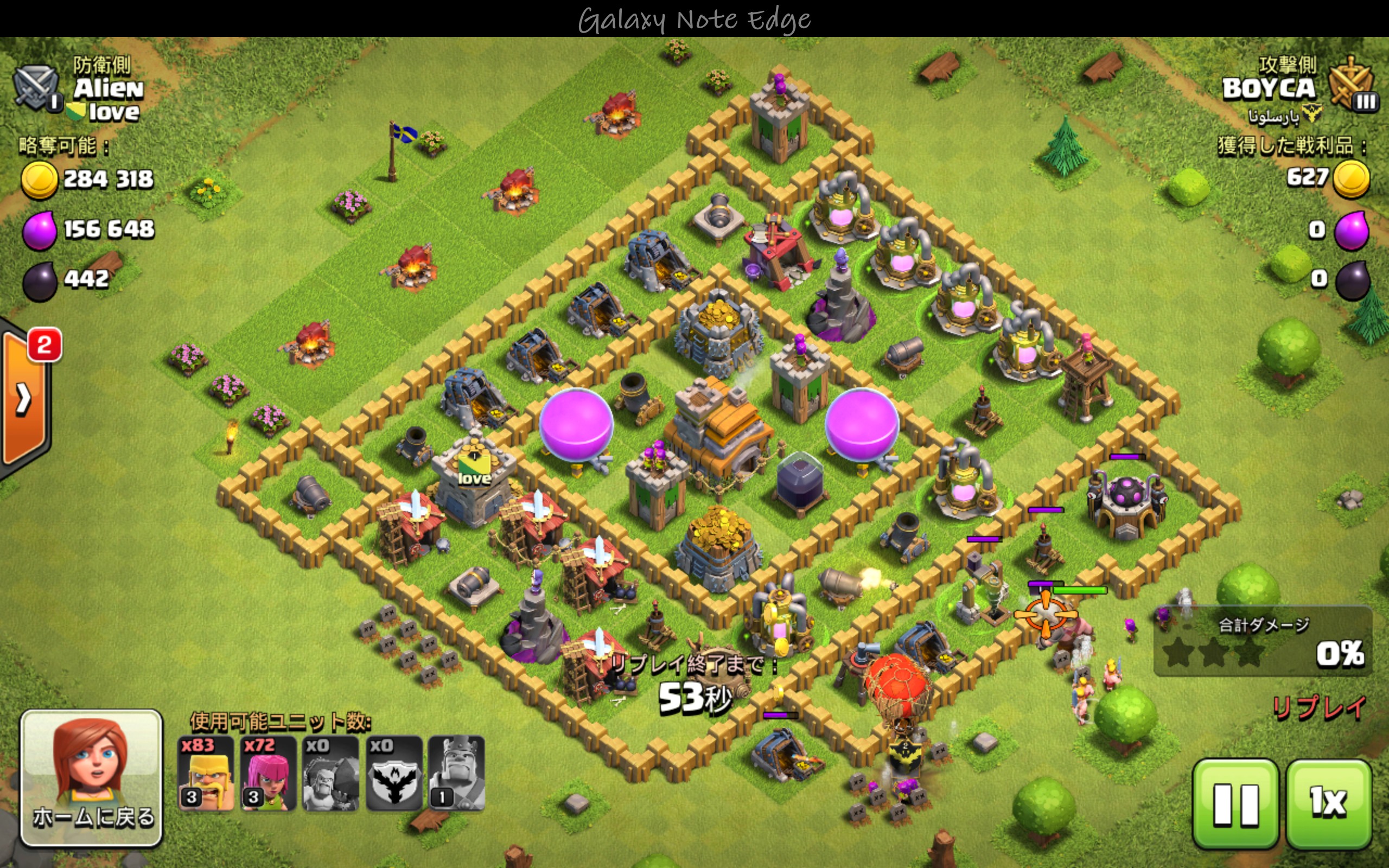Select the greyed-out Giant troop slot
The width and height of the screenshot is (1389, 868).
tap(330, 773)
